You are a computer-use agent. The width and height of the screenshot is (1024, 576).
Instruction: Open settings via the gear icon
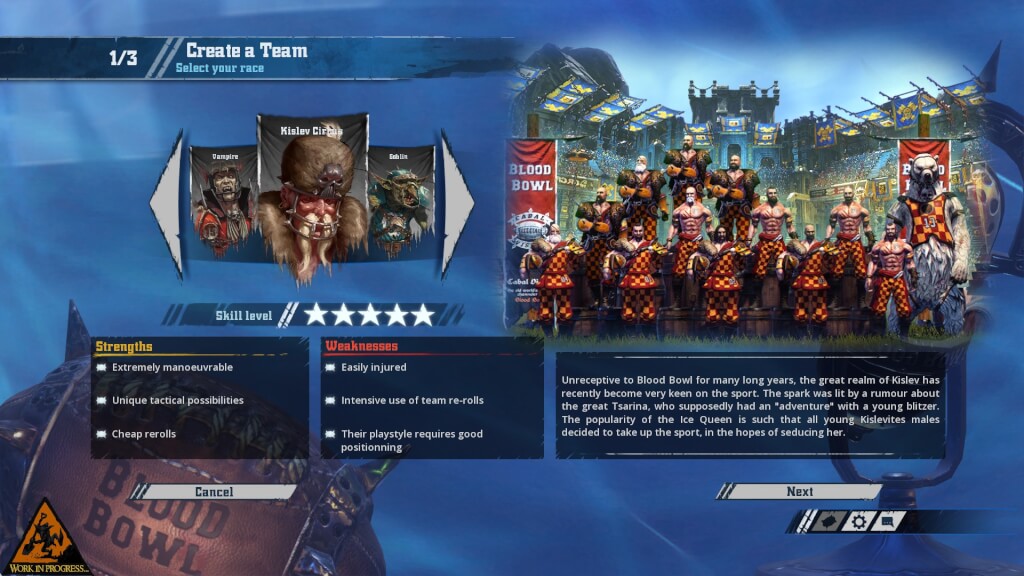pyautogui.click(x=858, y=521)
